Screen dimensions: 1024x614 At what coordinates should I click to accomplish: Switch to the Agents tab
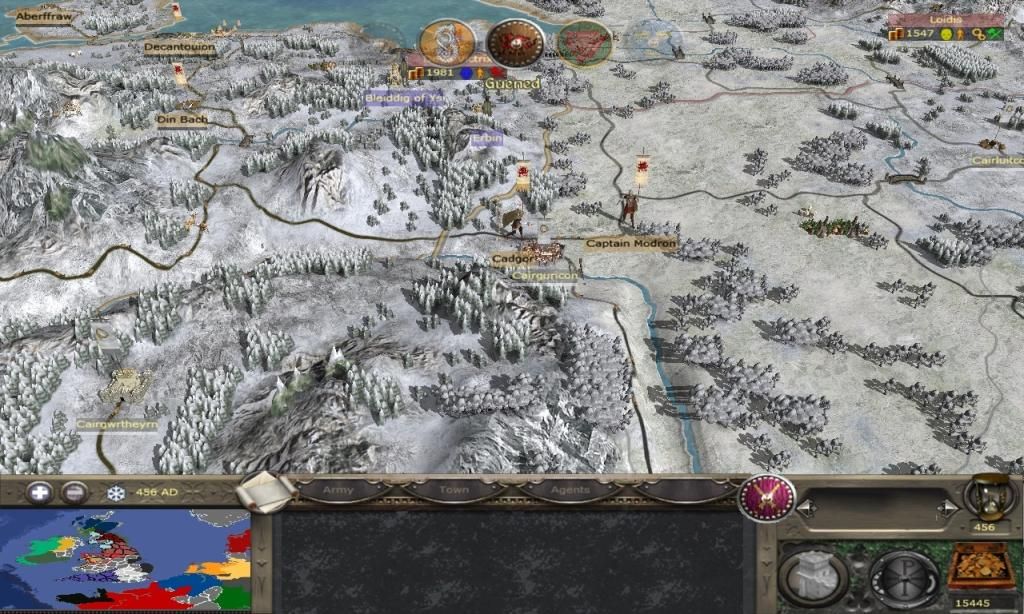click(x=568, y=491)
